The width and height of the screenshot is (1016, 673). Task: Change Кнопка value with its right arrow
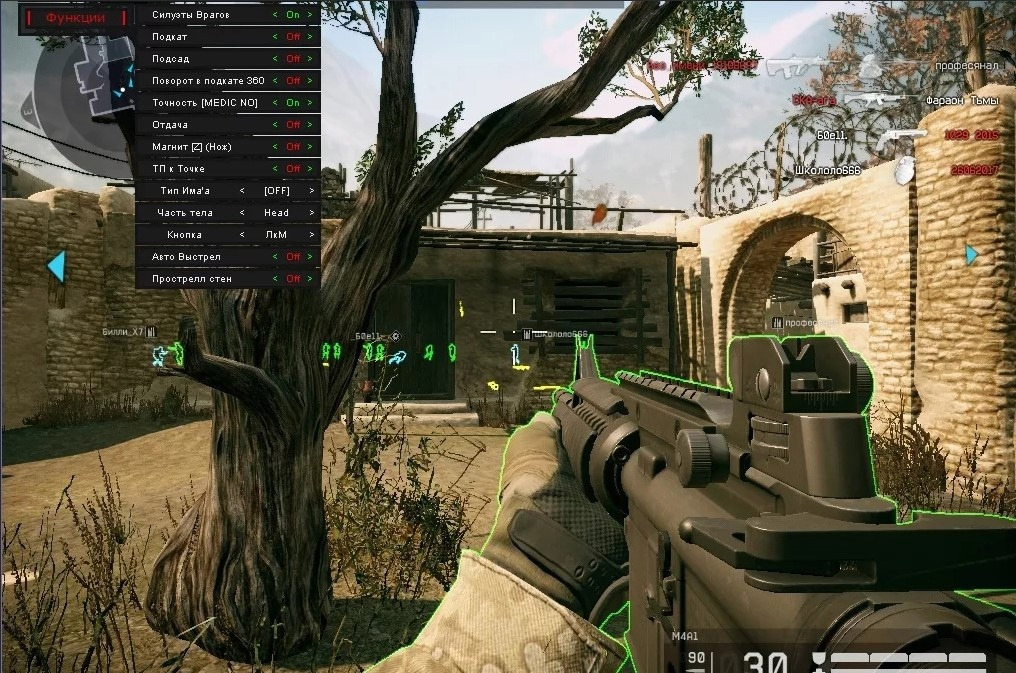[311, 235]
